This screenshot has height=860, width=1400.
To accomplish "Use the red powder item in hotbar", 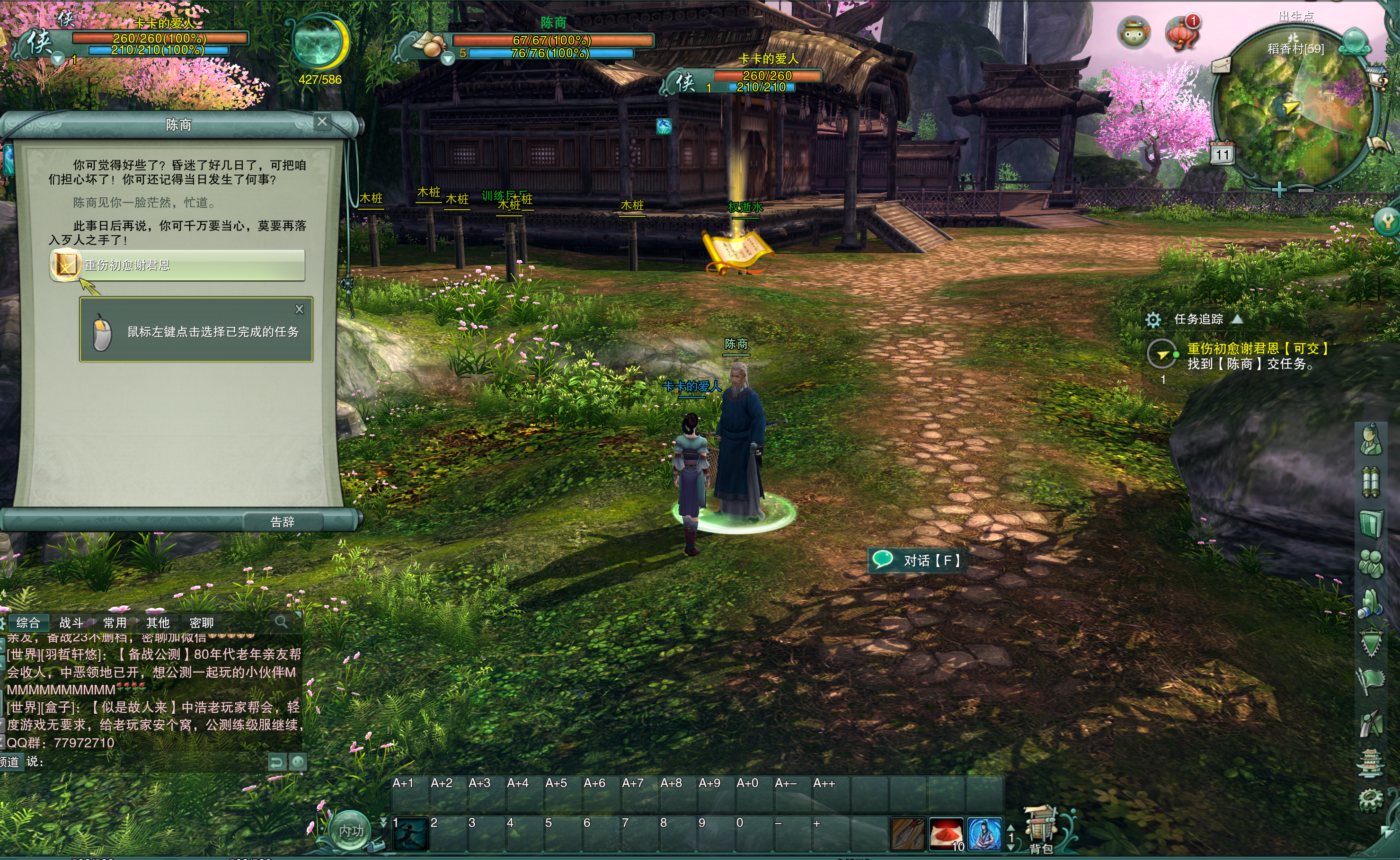I will [946, 834].
